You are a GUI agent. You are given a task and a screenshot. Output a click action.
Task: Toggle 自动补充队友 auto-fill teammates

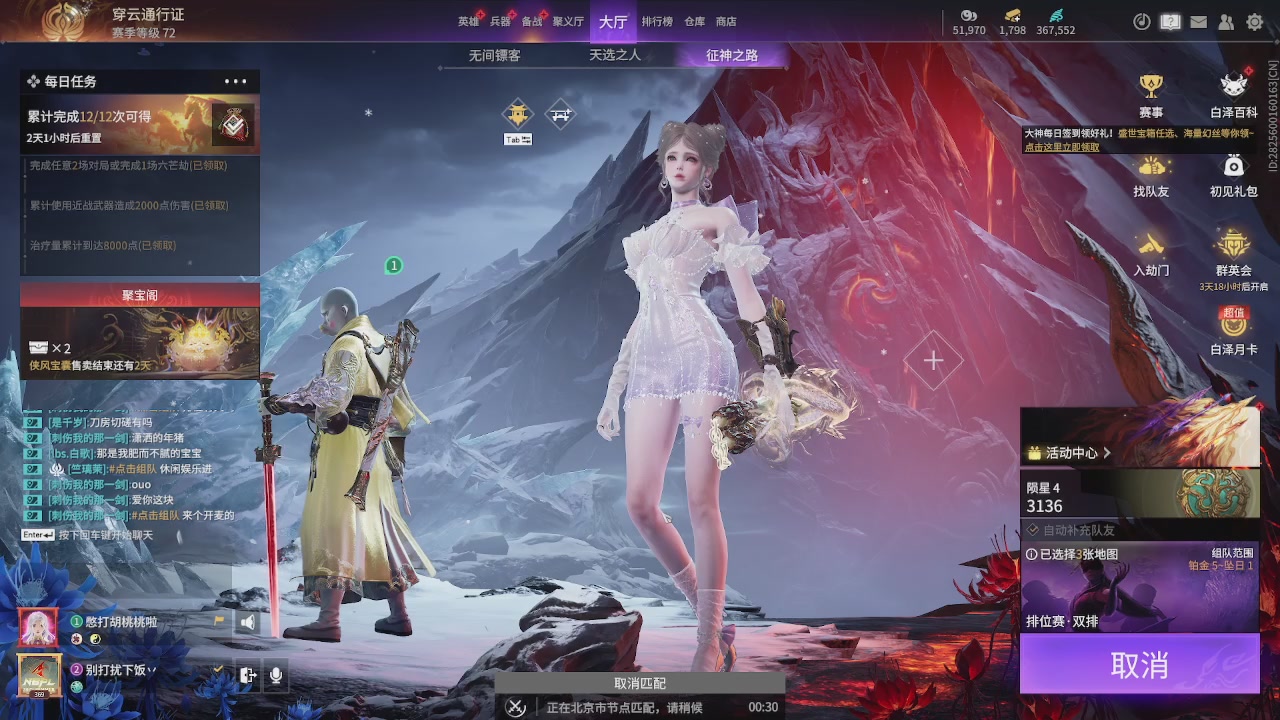tap(1070, 530)
